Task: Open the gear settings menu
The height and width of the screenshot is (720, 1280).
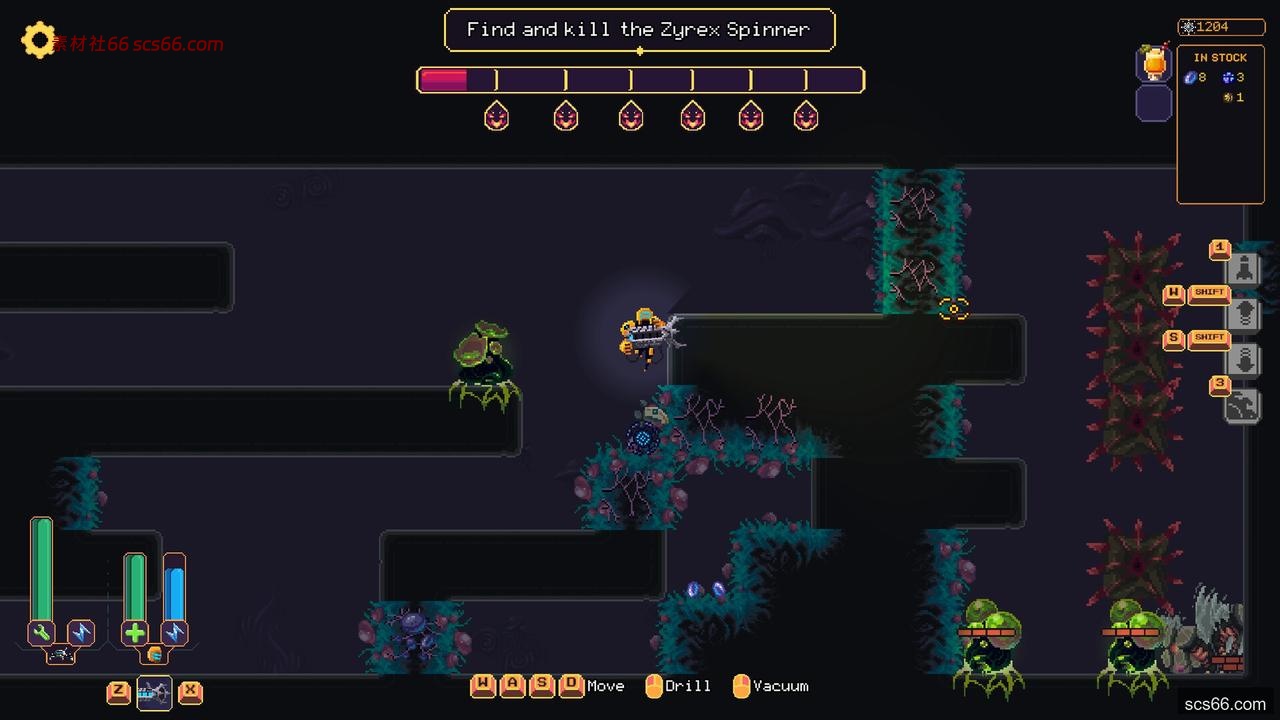Action: point(38,40)
